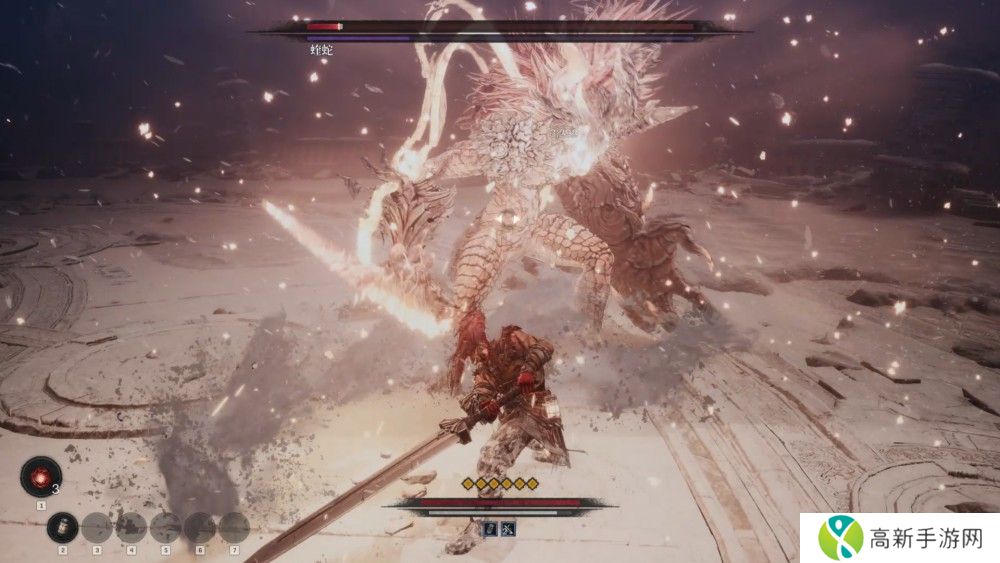Click the armor buff status icon
Viewport: 1000px width, 563px height.
pyautogui.click(x=492, y=527)
